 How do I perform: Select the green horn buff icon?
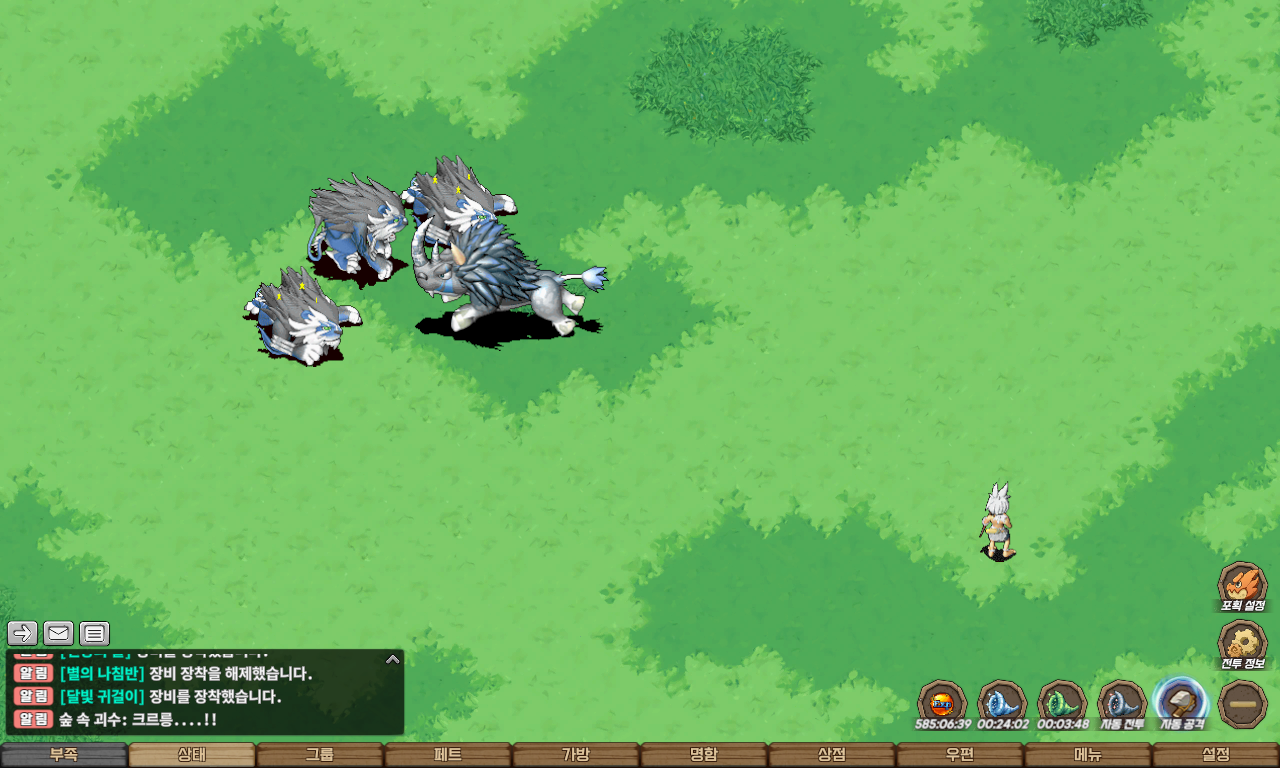tap(1061, 702)
